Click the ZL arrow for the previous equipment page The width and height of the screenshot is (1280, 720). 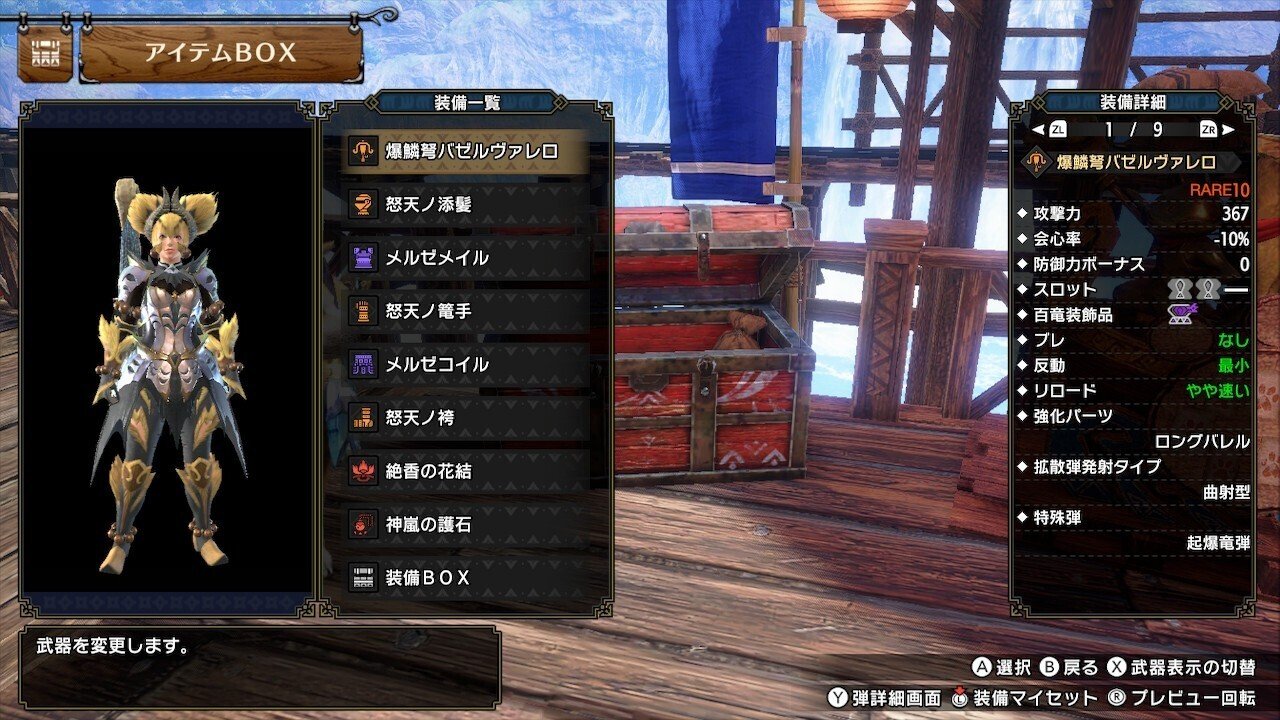(1044, 129)
